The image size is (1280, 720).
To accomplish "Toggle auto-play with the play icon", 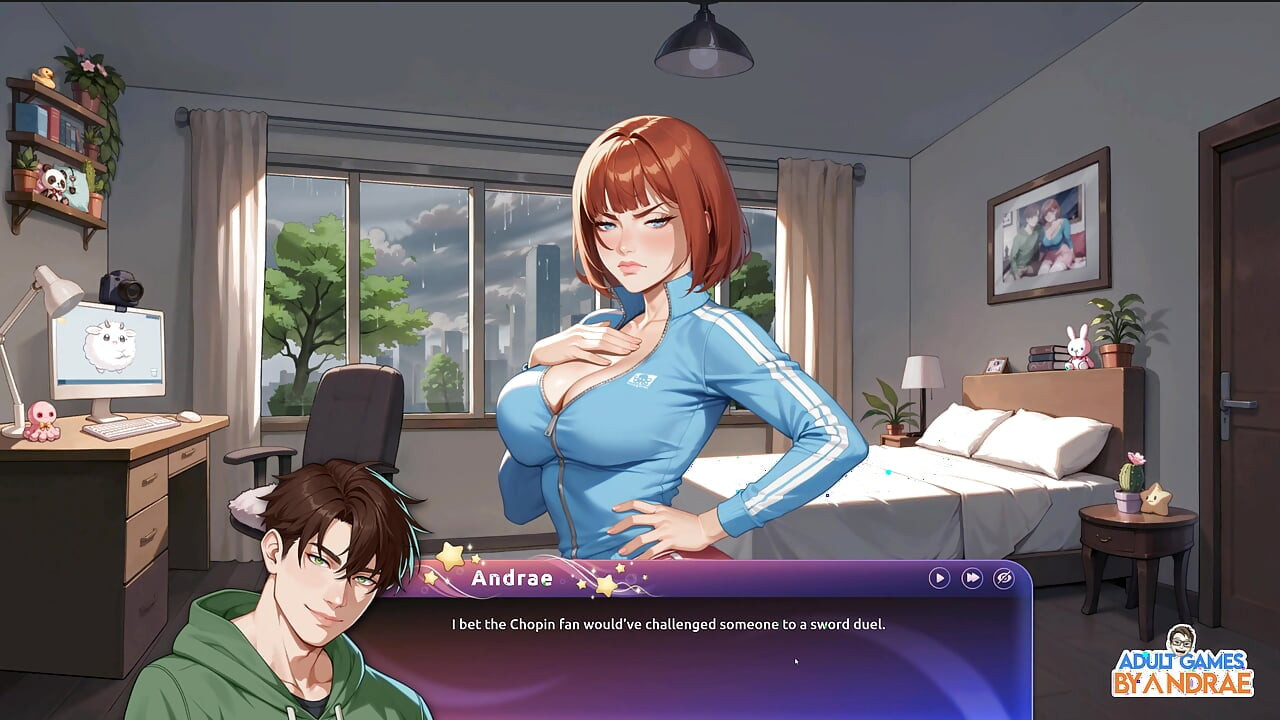I will (938, 578).
